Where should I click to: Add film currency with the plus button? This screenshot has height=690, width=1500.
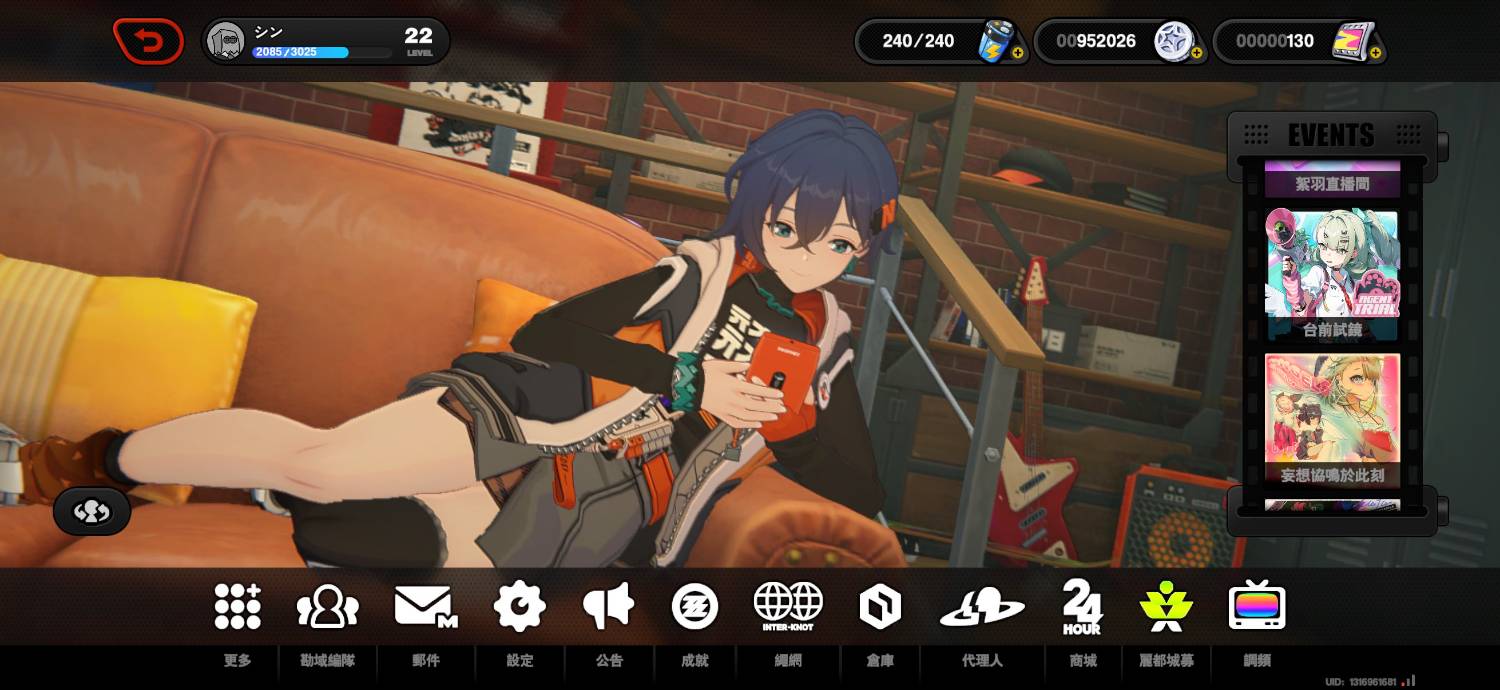tap(1376, 53)
